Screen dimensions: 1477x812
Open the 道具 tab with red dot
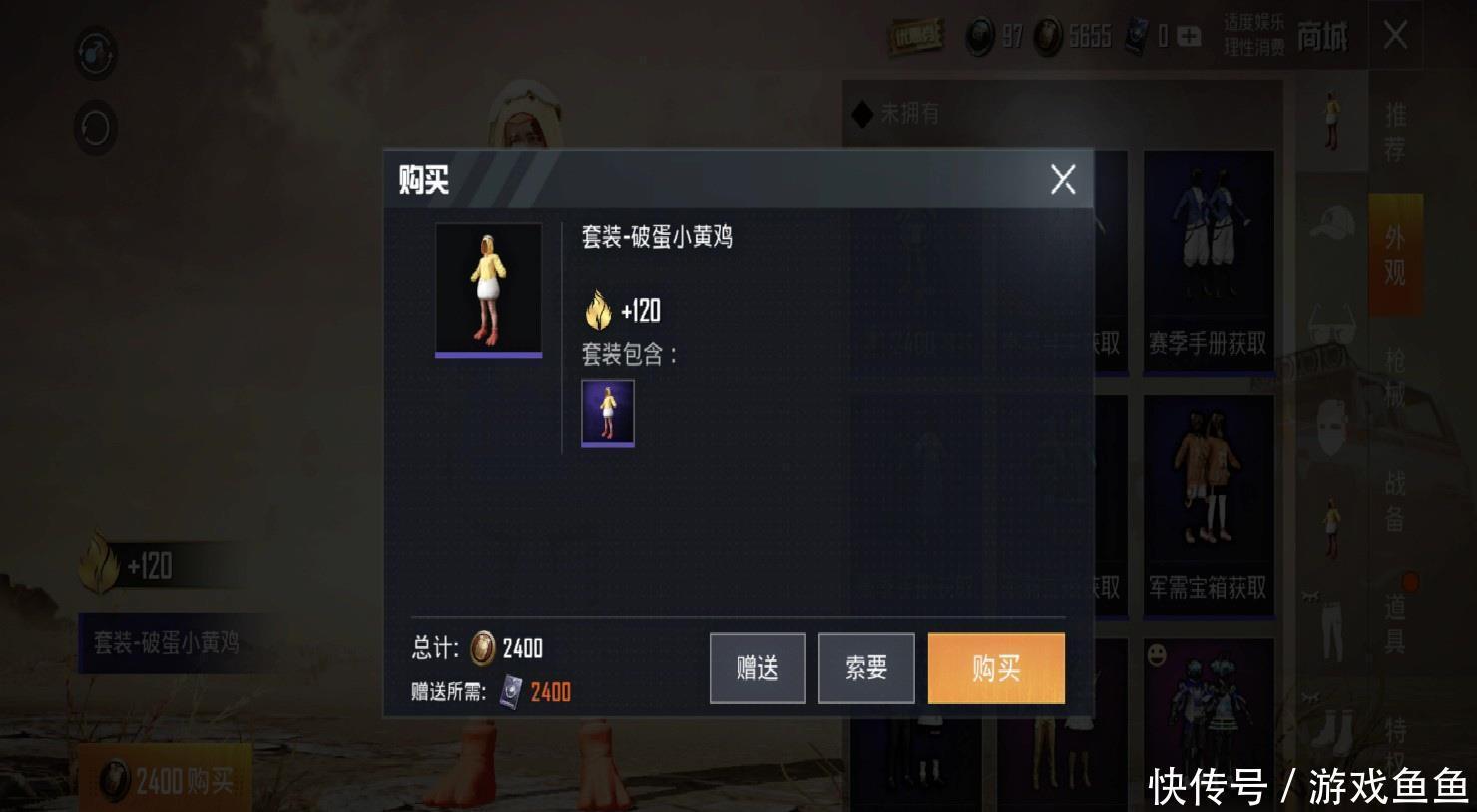1396,618
